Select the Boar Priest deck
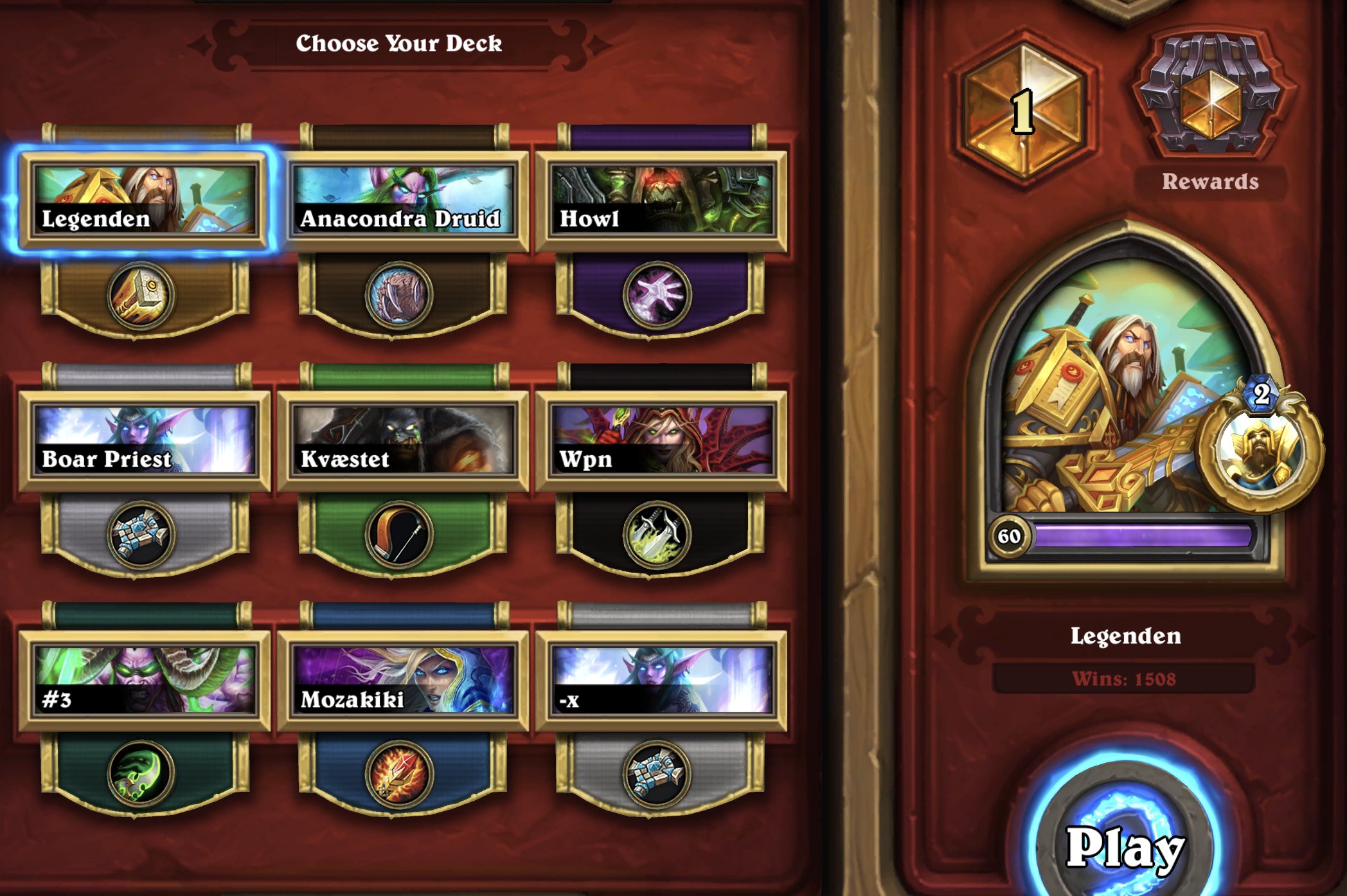Viewport: 1347px width, 896px height. point(145,440)
